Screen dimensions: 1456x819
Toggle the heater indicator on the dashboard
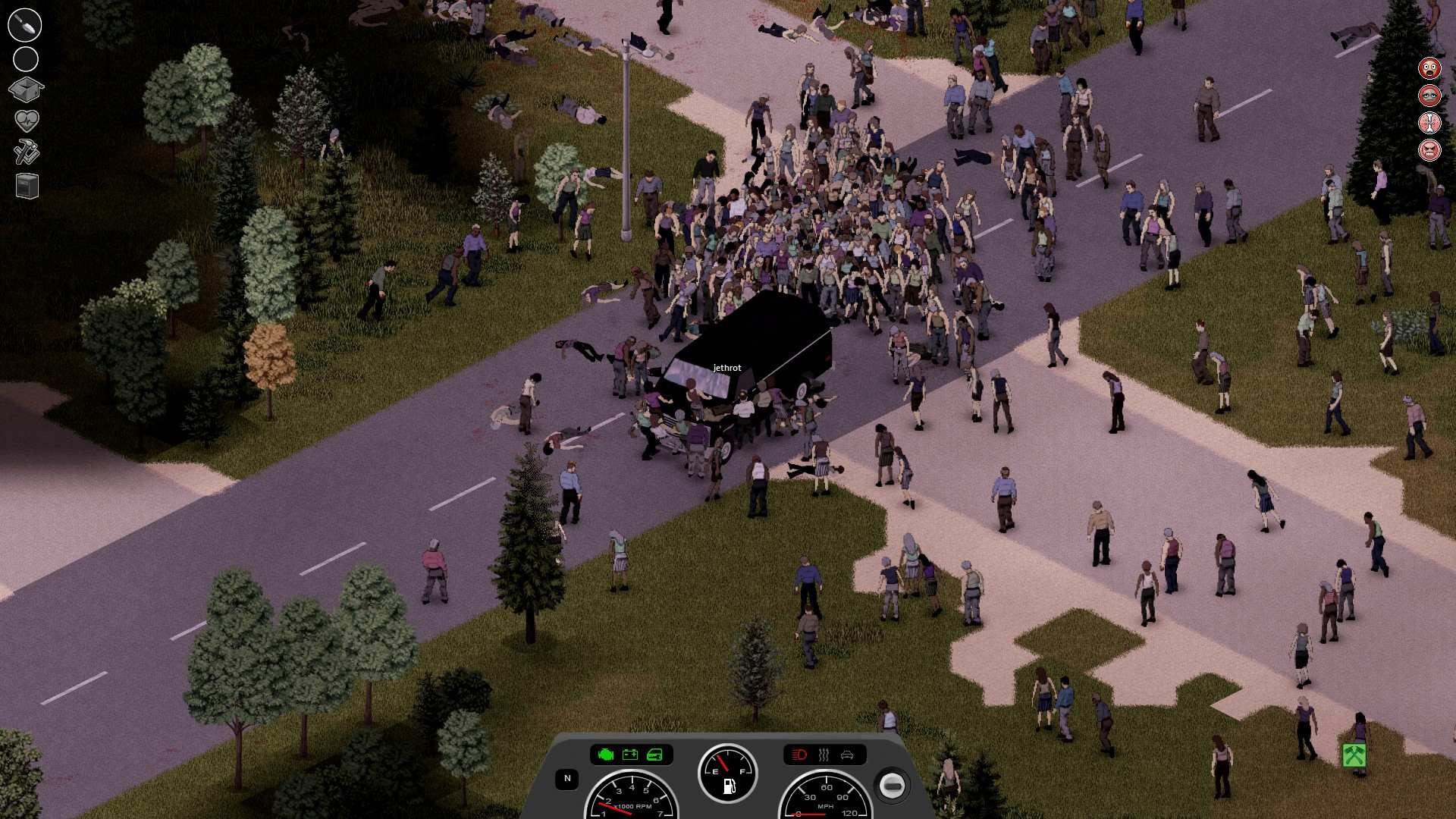pyautogui.click(x=824, y=755)
